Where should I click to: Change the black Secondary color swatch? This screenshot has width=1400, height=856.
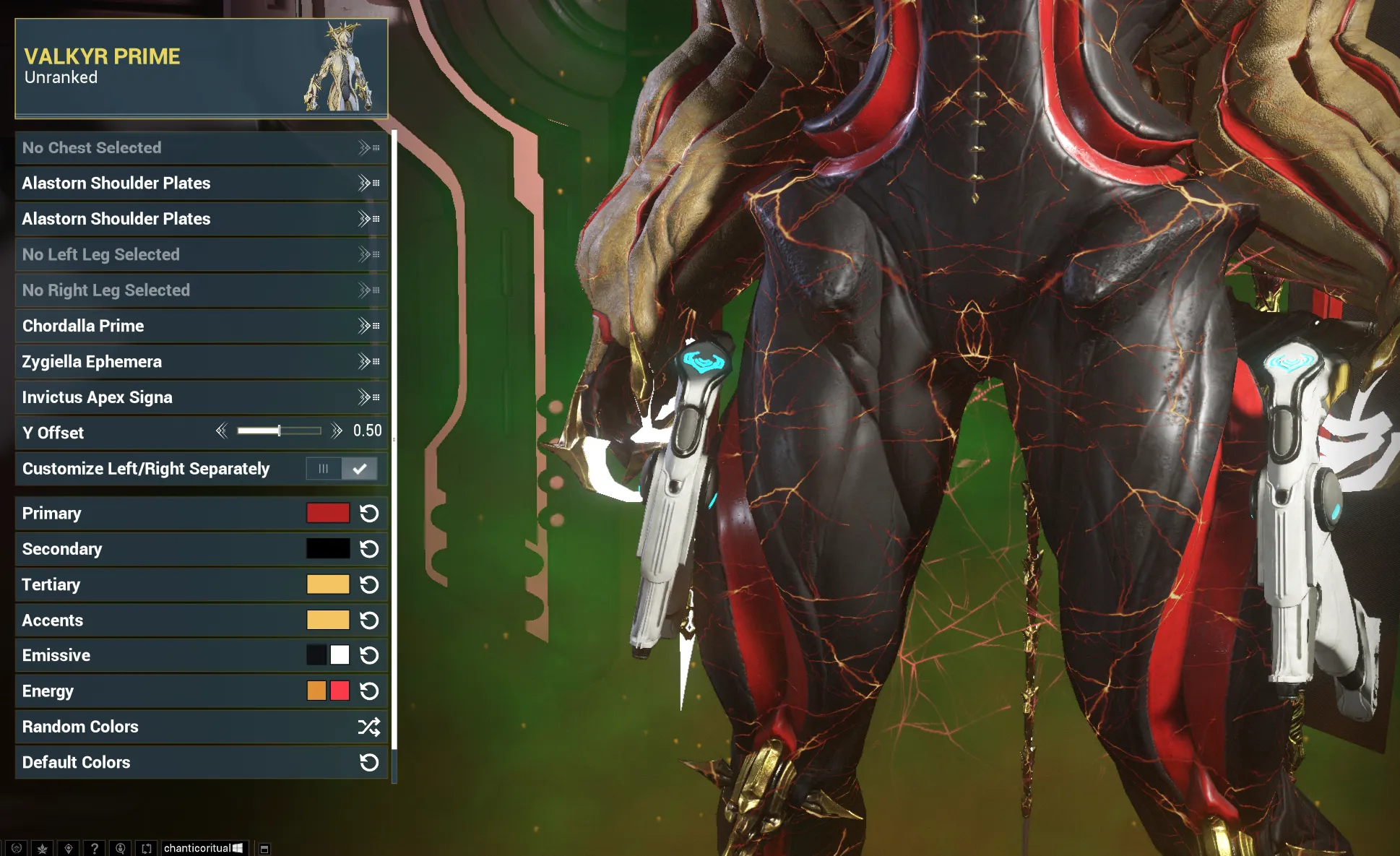tap(327, 549)
